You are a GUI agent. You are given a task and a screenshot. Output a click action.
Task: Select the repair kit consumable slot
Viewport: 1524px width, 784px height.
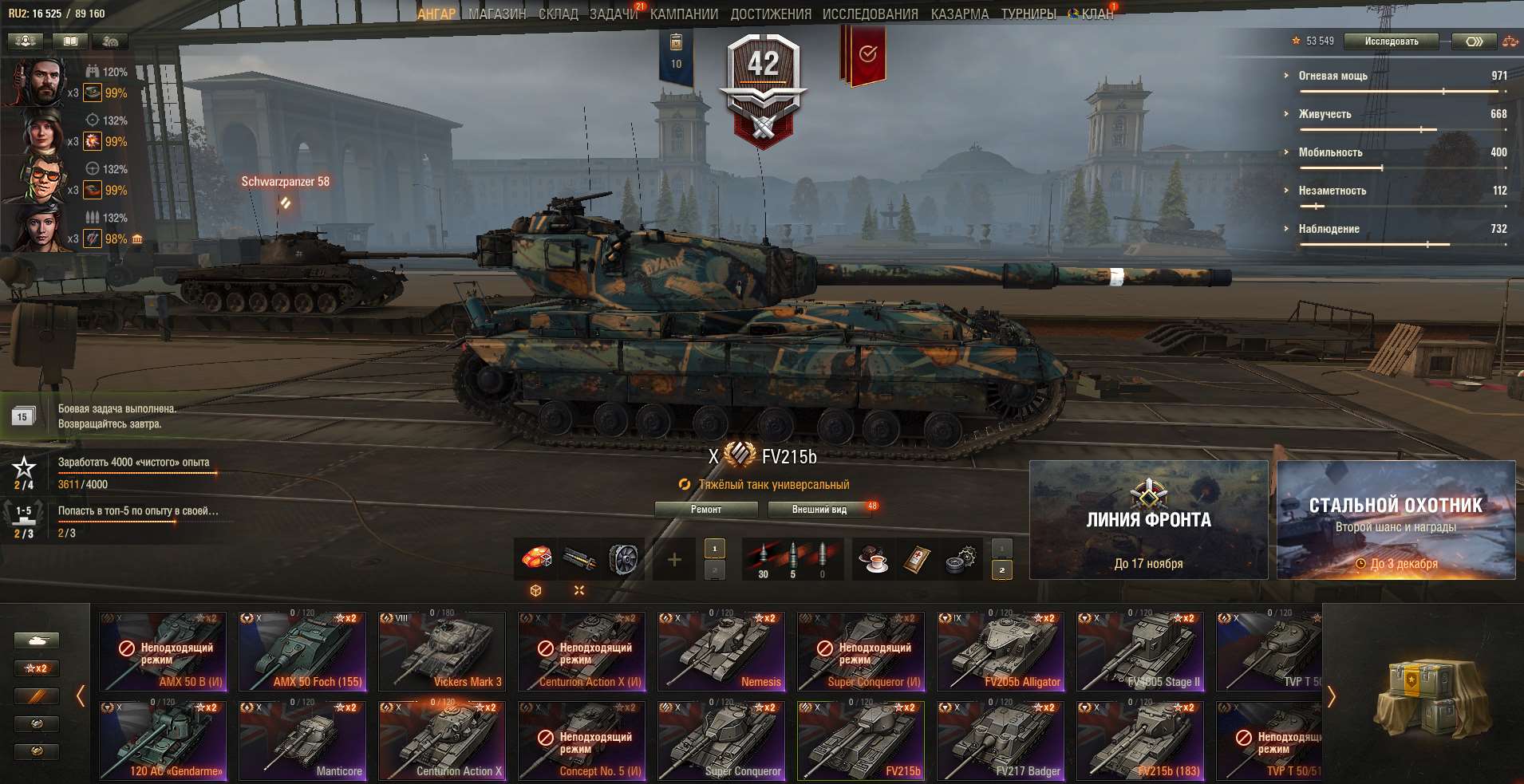click(x=957, y=558)
